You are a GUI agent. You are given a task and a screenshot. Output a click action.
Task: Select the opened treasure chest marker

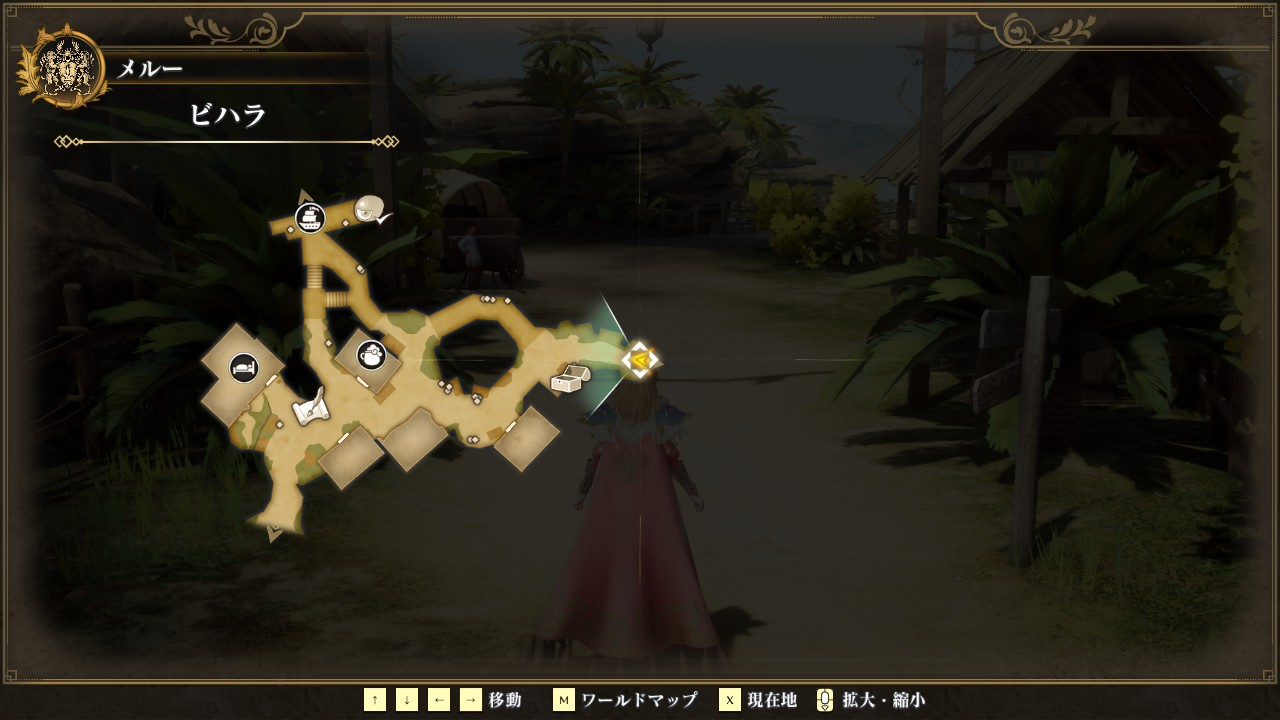point(570,378)
